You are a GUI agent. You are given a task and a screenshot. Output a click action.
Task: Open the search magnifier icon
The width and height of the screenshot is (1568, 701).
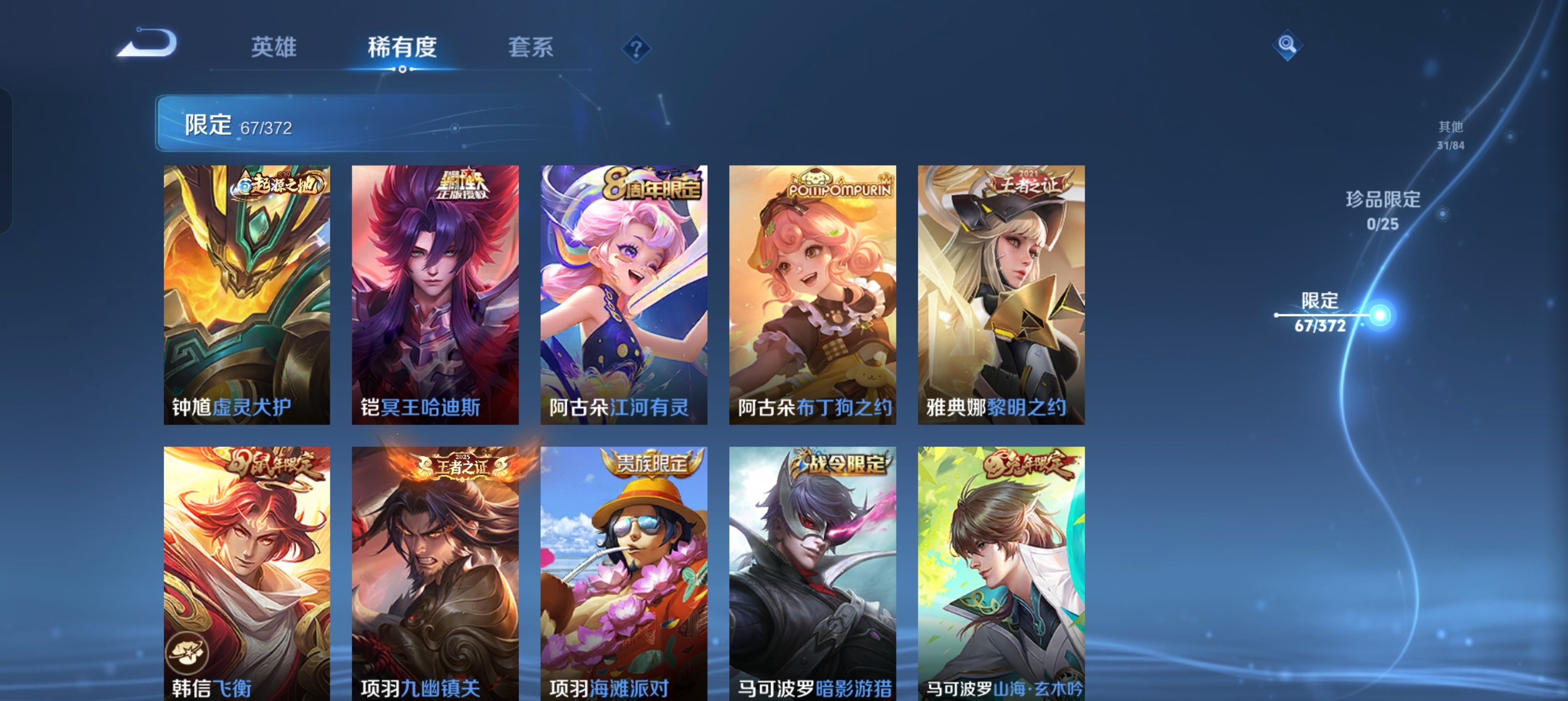[x=1287, y=45]
